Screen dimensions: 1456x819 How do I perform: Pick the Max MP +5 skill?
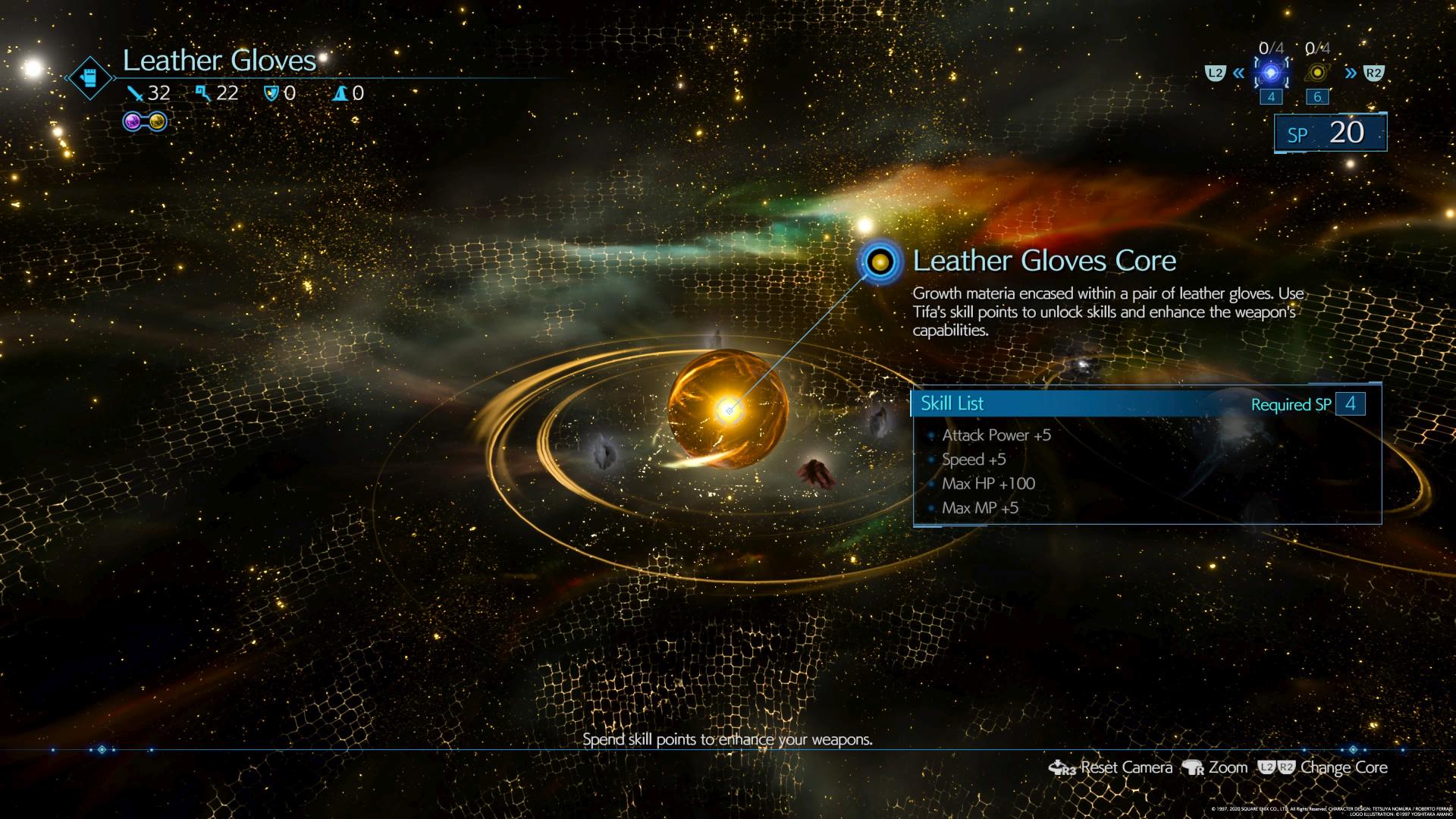click(980, 508)
